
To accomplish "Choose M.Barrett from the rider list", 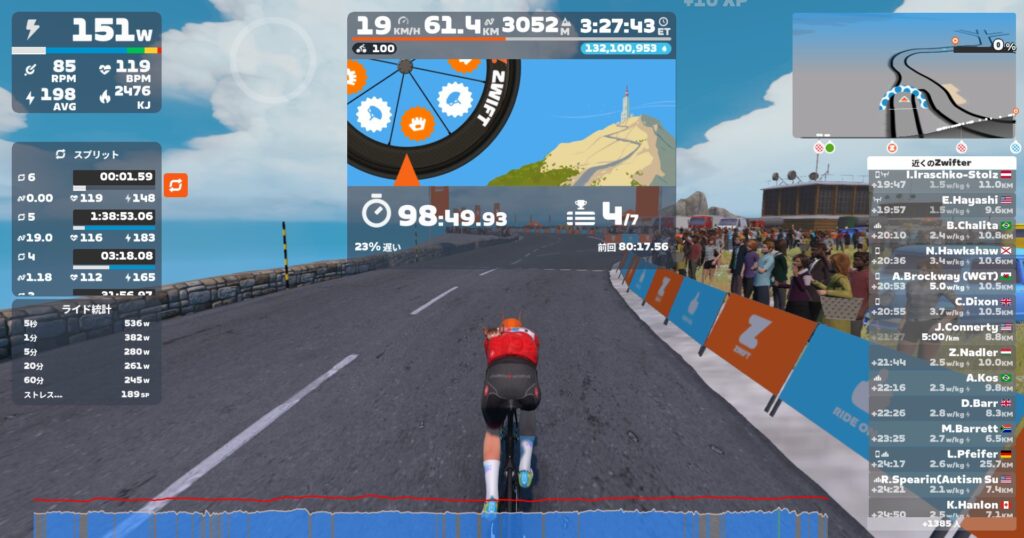I will pyautogui.click(x=941, y=433).
